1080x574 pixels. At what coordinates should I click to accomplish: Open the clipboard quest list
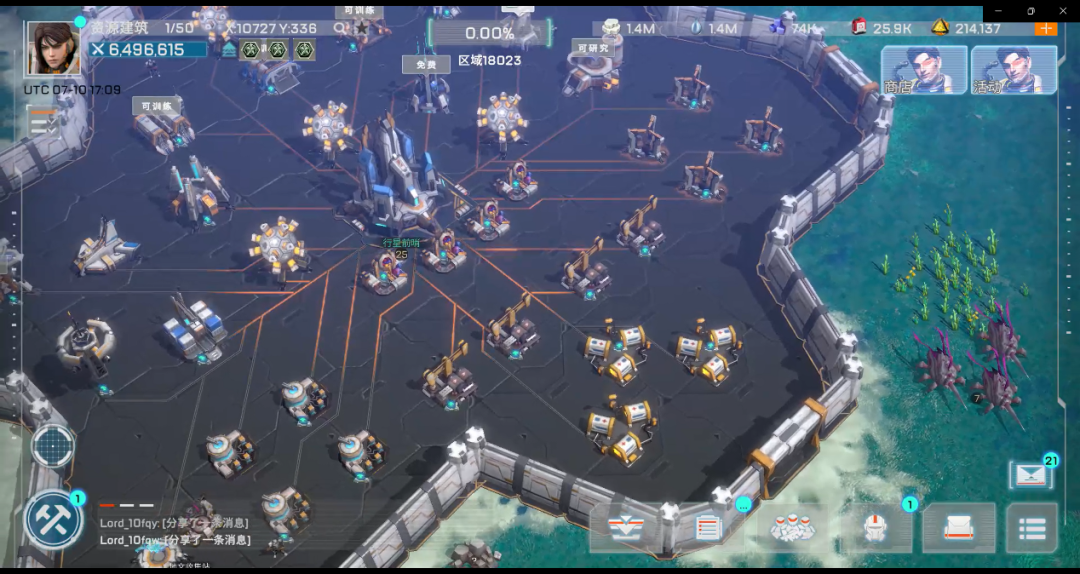708,528
